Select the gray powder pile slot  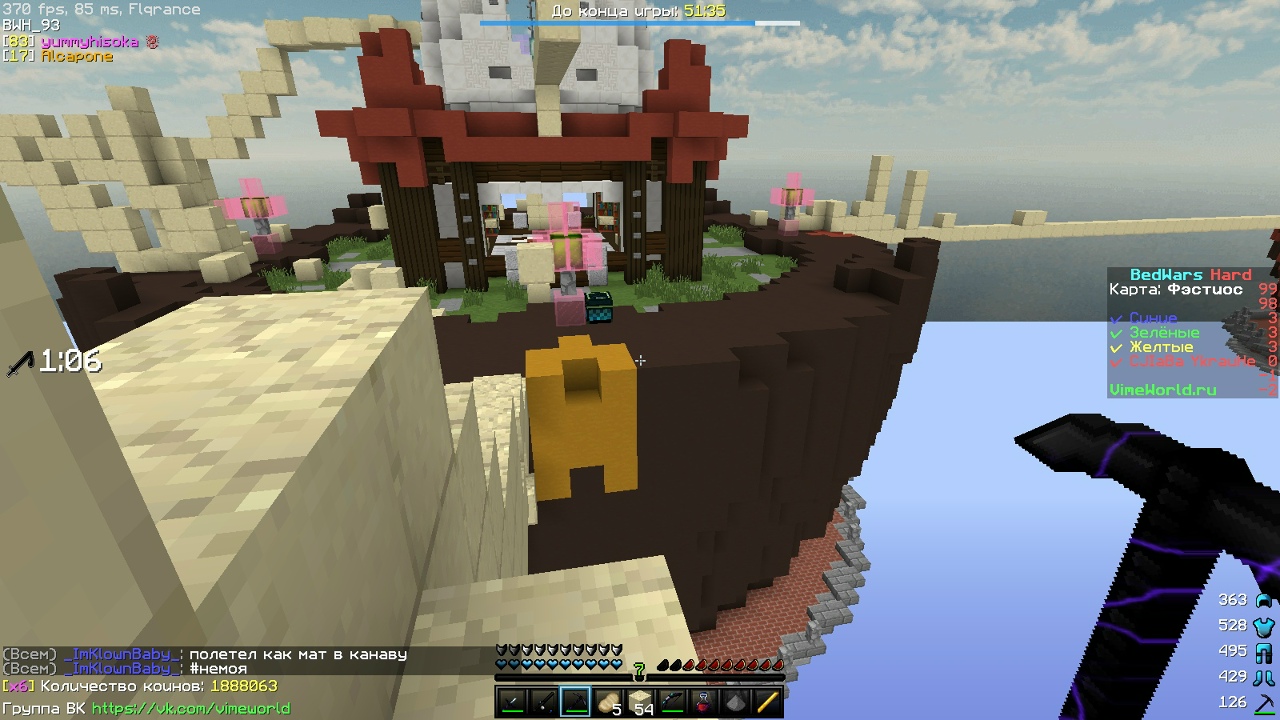point(735,702)
